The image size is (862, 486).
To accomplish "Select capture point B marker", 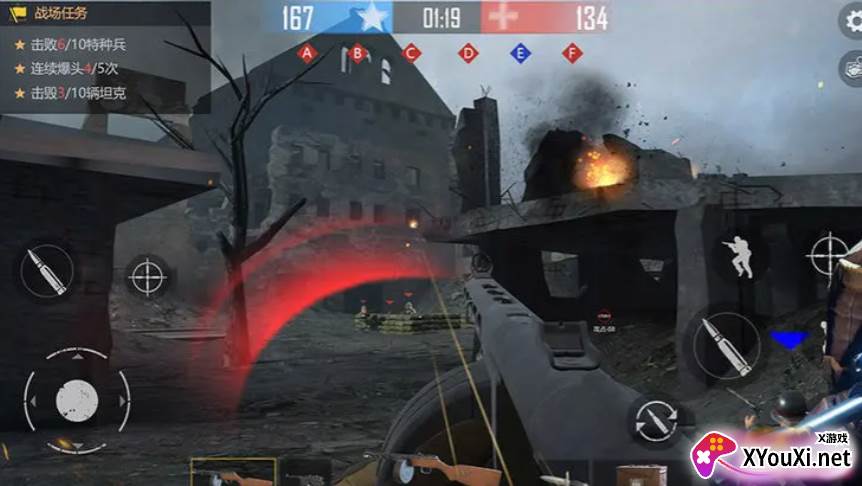I will pos(358,53).
